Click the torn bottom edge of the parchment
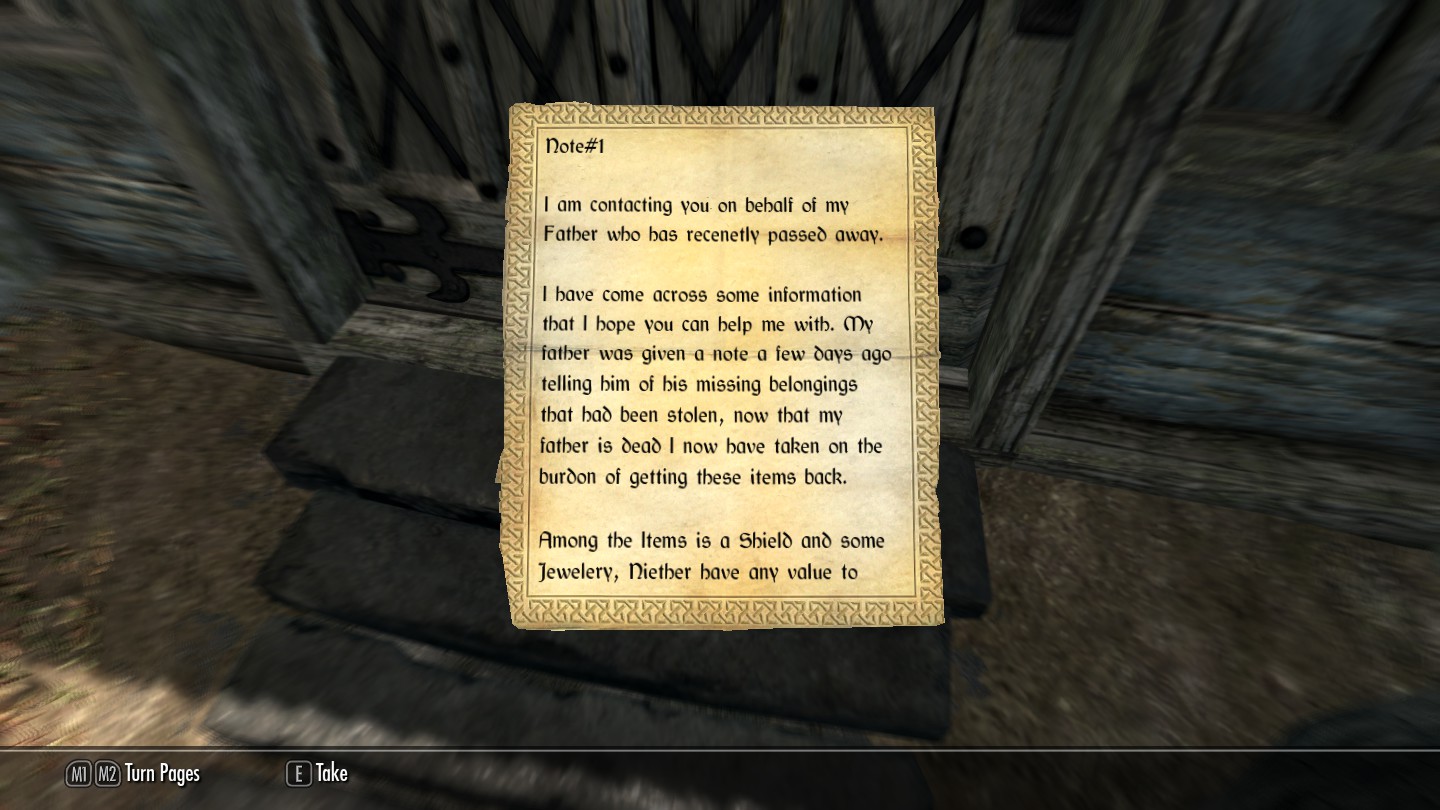Image resolution: width=1440 pixels, height=810 pixels. click(x=720, y=625)
